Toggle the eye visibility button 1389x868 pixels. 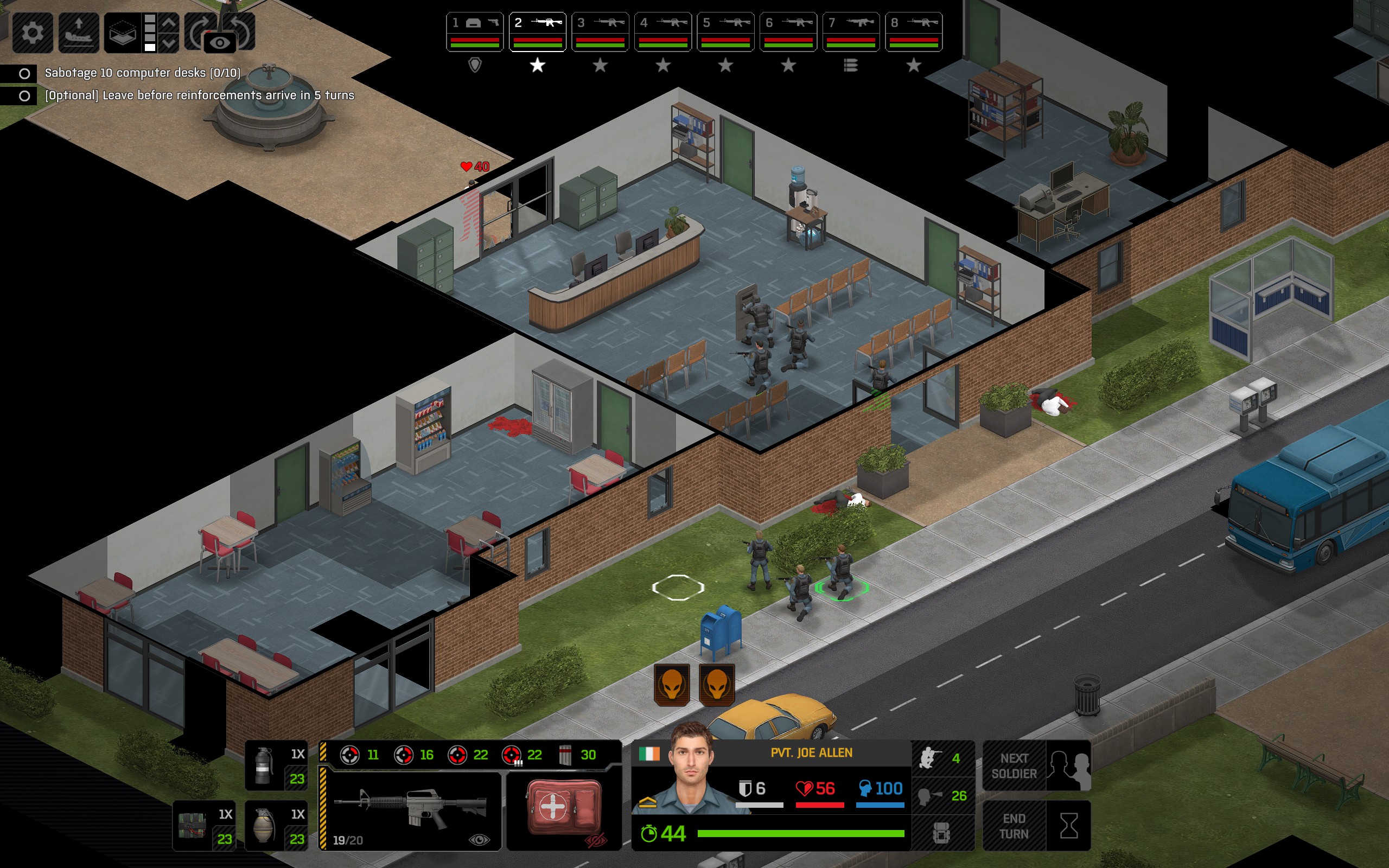[x=220, y=43]
